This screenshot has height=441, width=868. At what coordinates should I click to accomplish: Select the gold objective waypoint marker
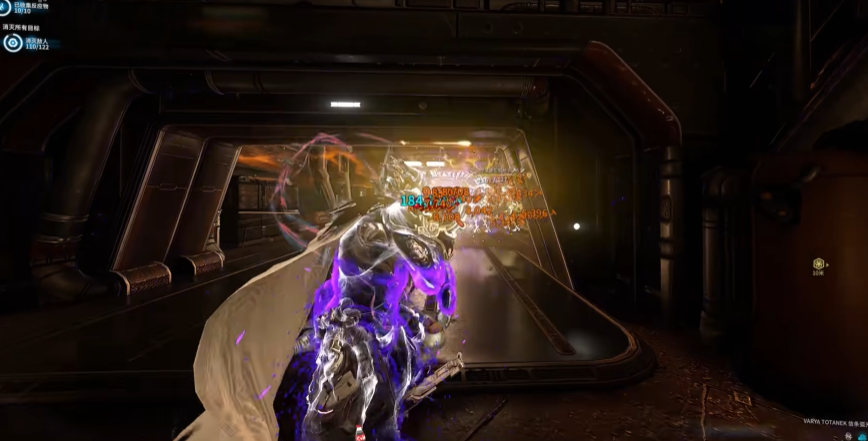[x=819, y=265]
